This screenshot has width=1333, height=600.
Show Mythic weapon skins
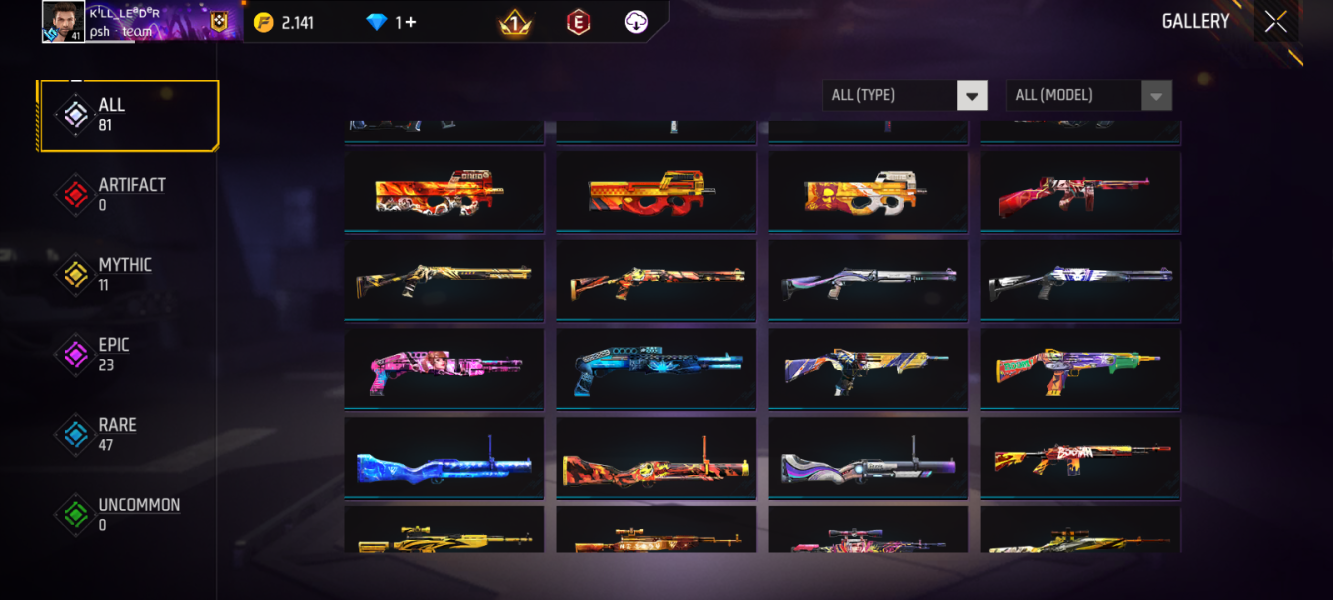(x=128, y=275)
